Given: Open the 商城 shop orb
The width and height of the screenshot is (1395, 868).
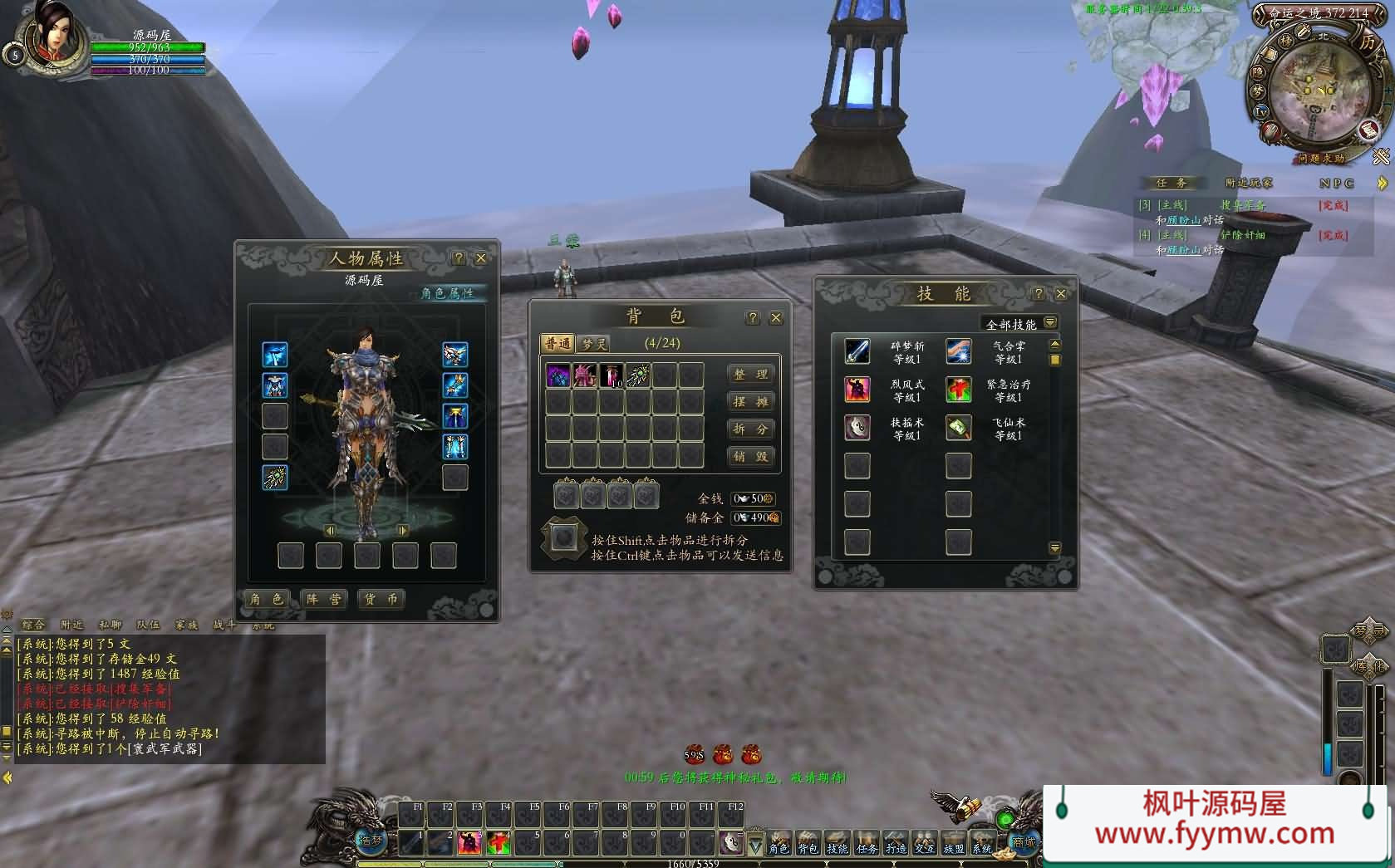Looking at the screenshot, I should [1024, 841].
